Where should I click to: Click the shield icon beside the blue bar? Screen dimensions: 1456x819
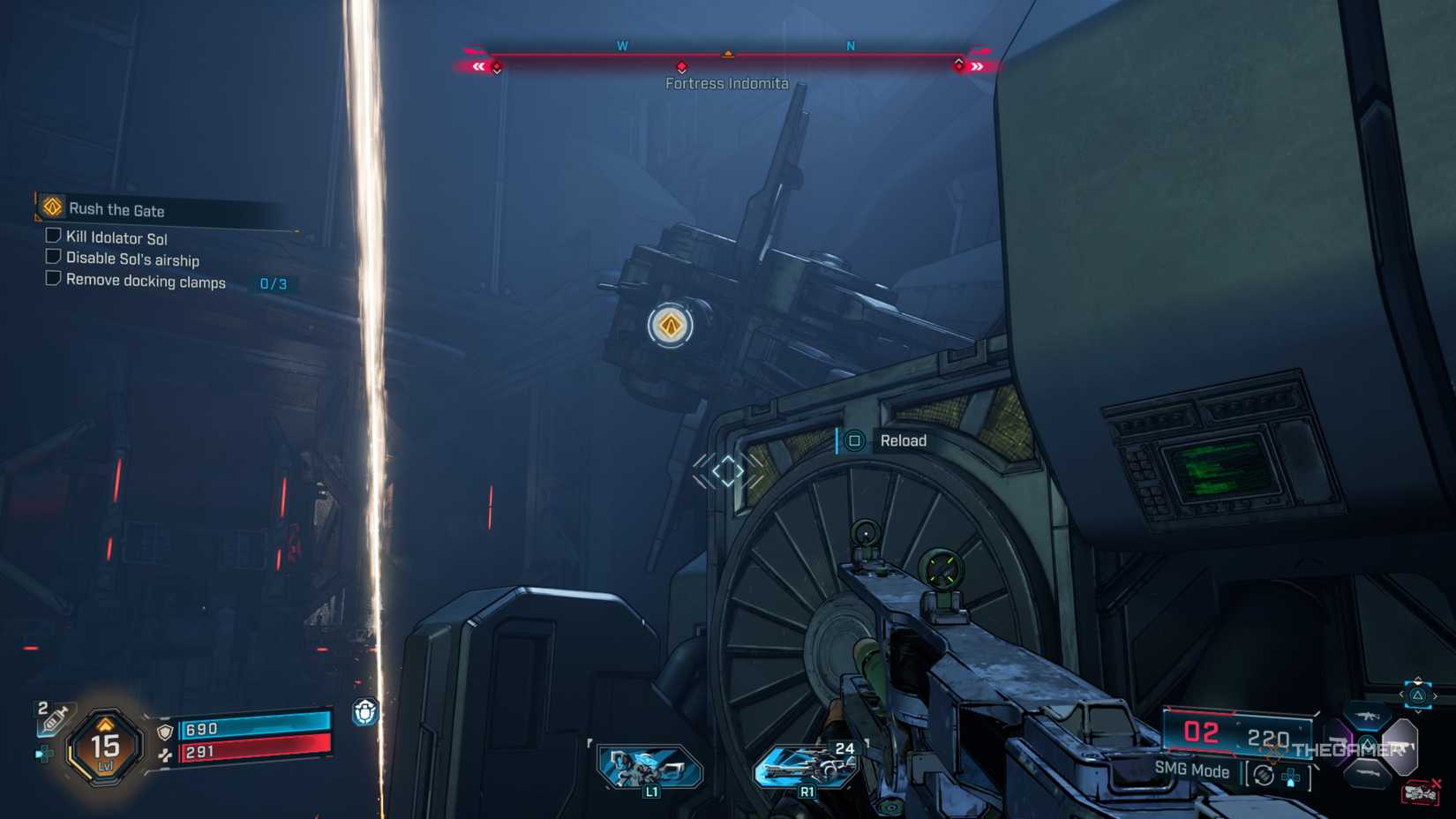pyautogui.click(x=165, y=732)
